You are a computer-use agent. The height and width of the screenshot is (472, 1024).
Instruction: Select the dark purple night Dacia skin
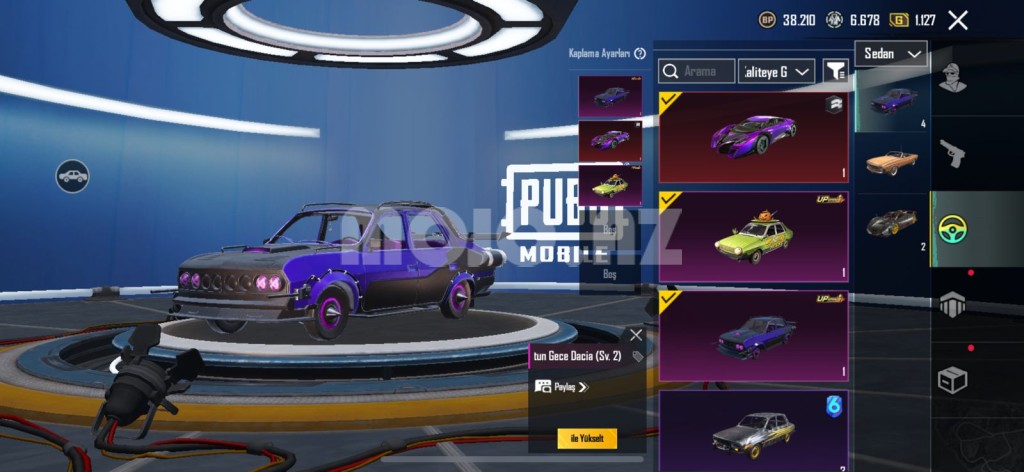(753, 335)
